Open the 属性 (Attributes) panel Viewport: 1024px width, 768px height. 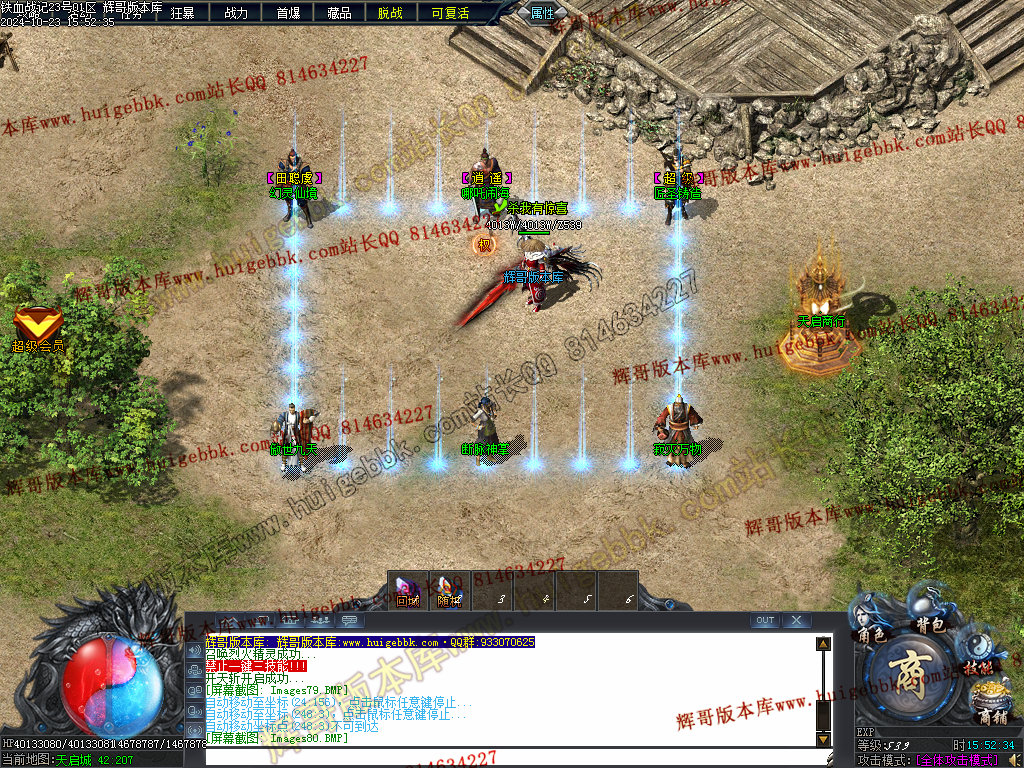542,13
